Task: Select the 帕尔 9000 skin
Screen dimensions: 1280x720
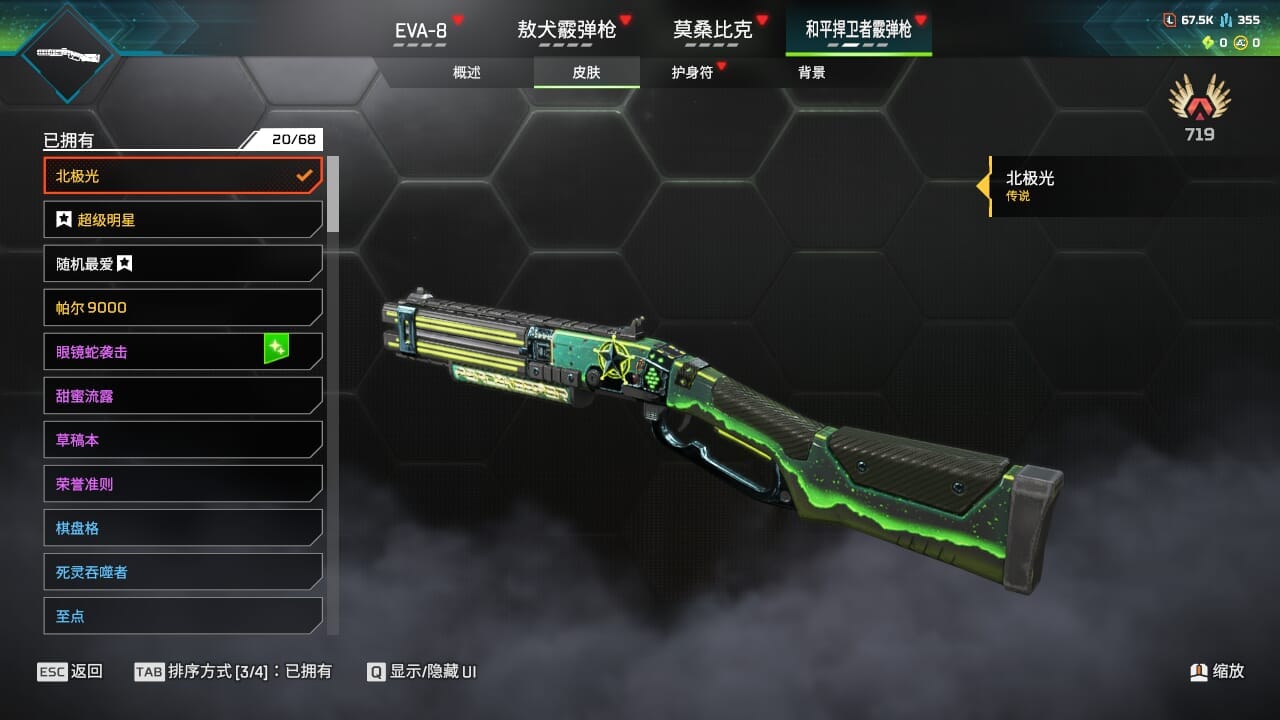Action: (183, 308)
